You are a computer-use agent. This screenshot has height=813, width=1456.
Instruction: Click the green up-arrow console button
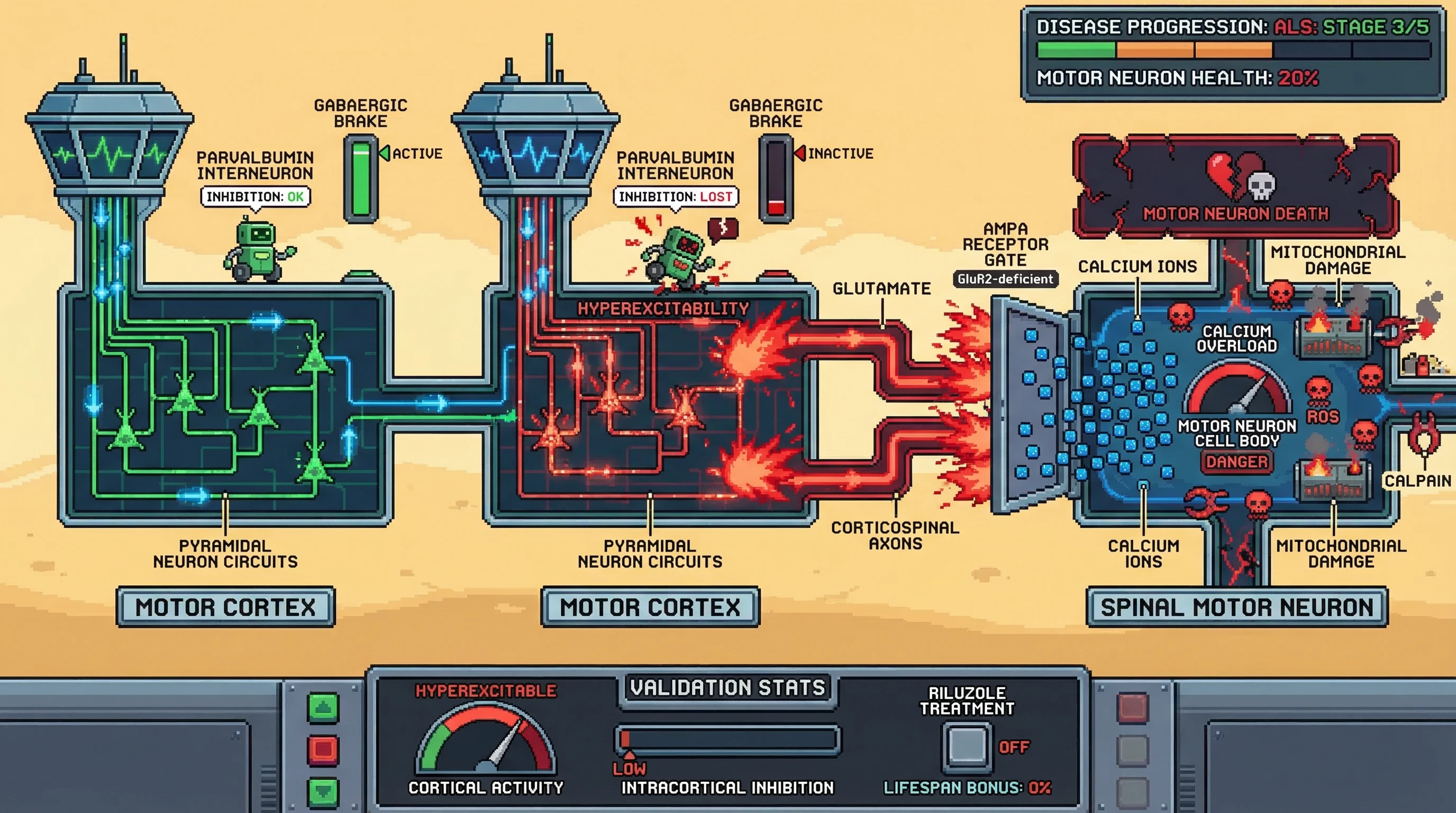[323, 707]
